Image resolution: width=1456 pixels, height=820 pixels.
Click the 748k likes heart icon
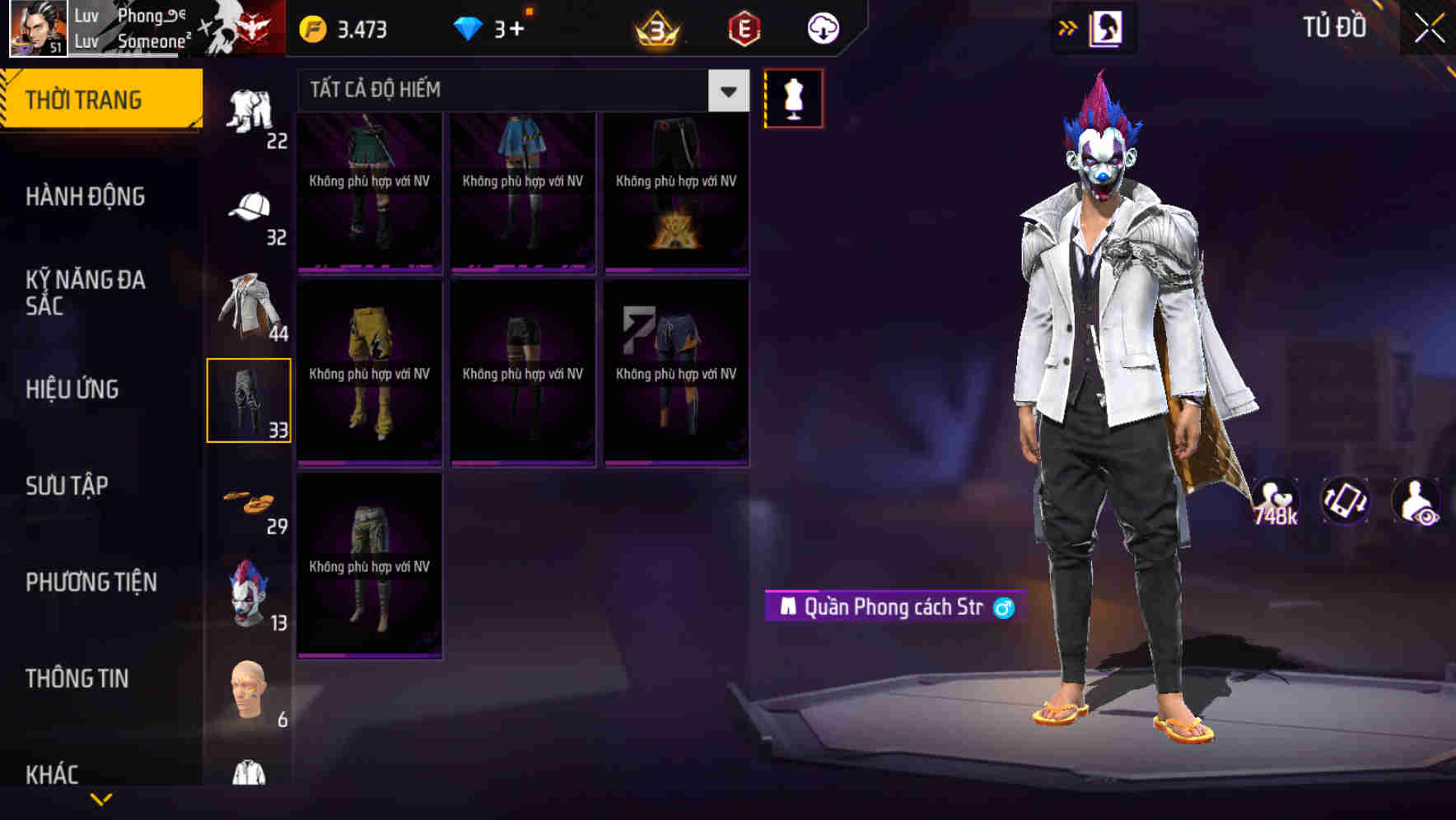[1274, 501]
